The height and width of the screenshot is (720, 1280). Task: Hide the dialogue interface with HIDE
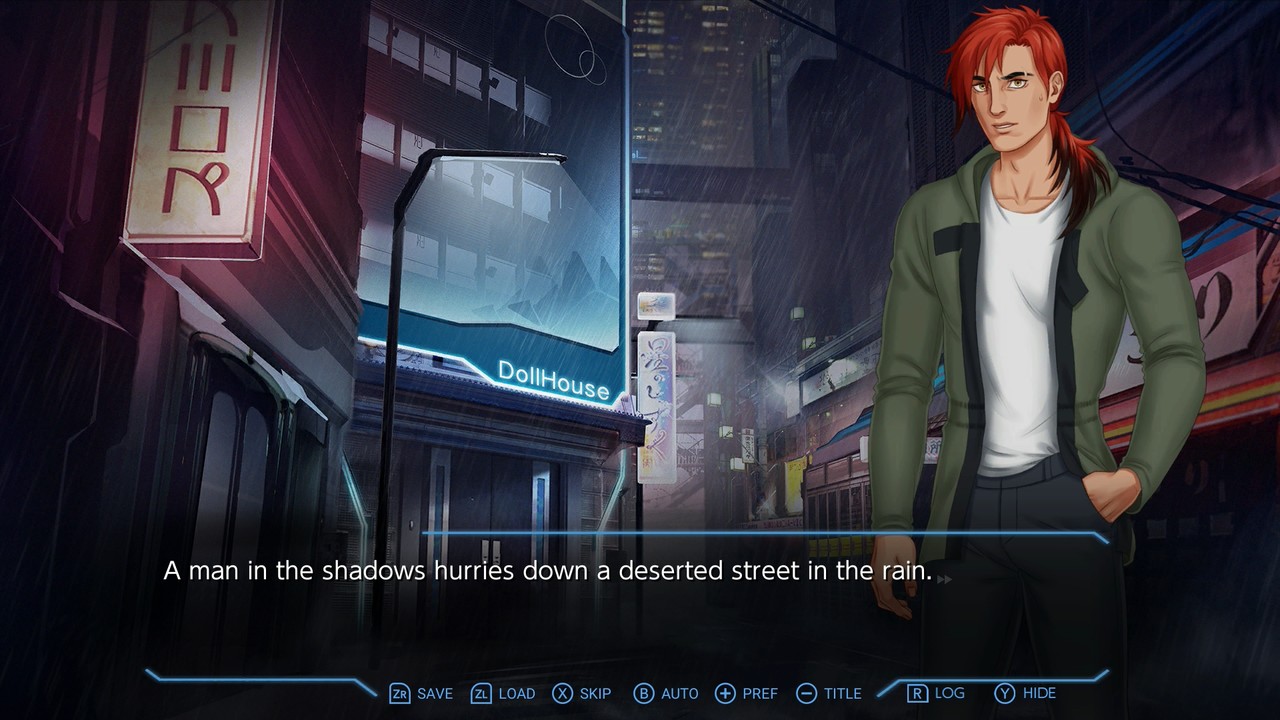click(x=1038, y=693)
